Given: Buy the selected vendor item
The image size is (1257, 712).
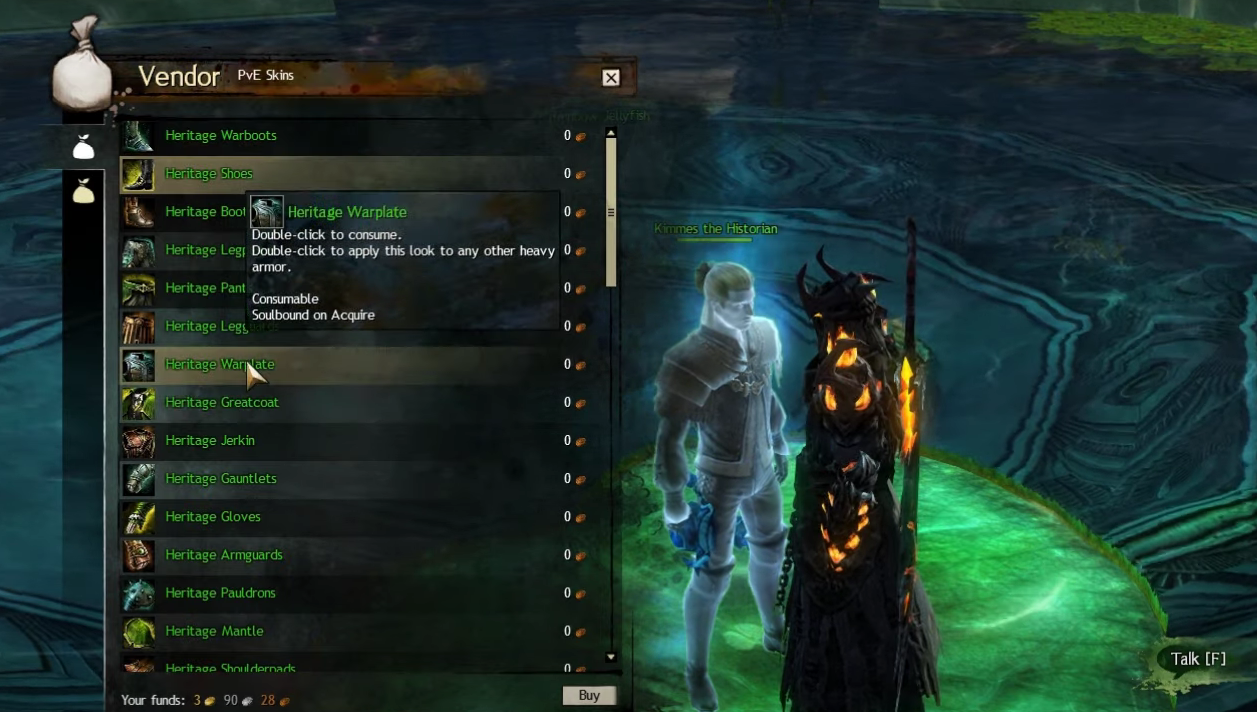Looking at the screenshot, I should 588,695.
